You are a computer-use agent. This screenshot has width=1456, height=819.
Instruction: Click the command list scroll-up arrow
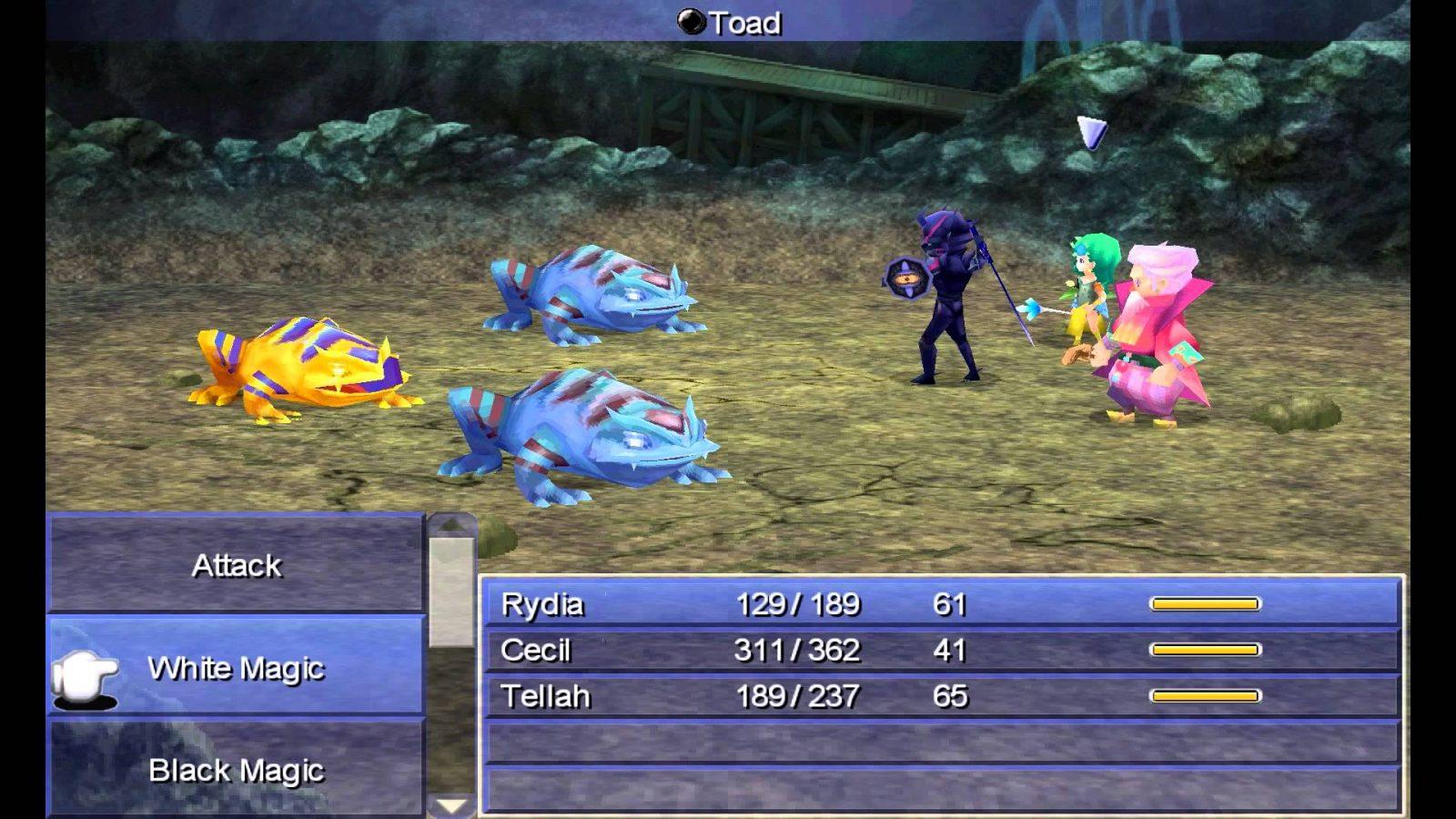click(451, 525)
